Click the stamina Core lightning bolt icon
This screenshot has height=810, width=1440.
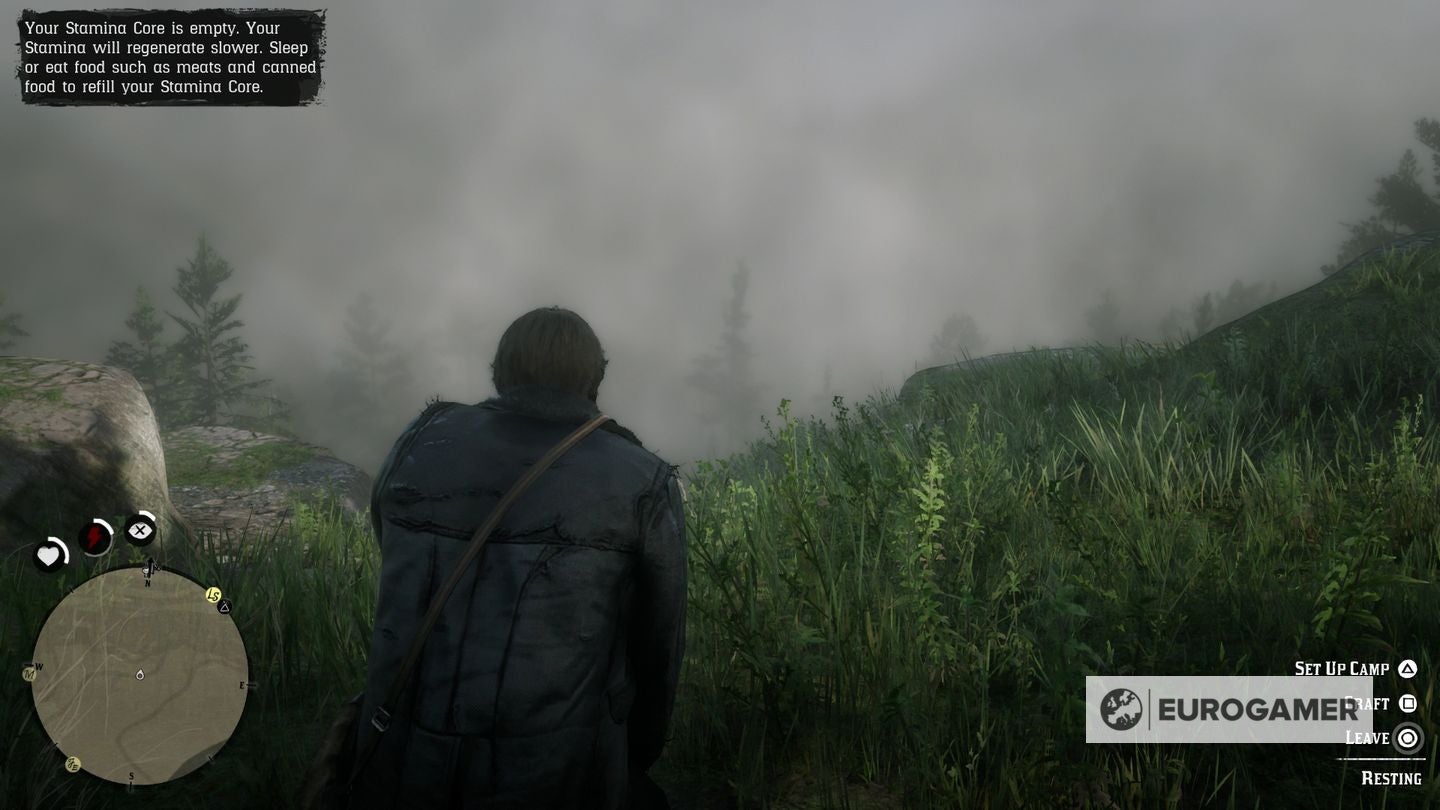[95, 534]
